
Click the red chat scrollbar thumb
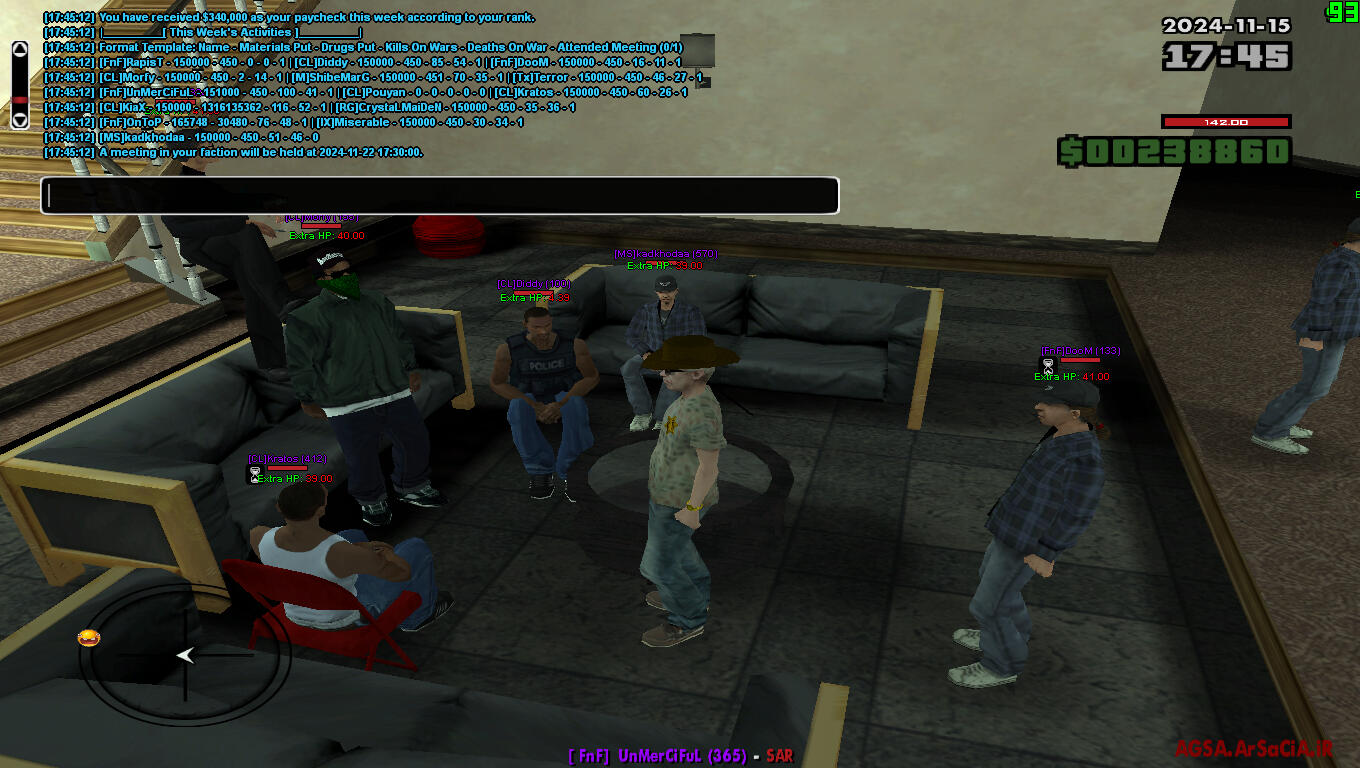(20, 101)
